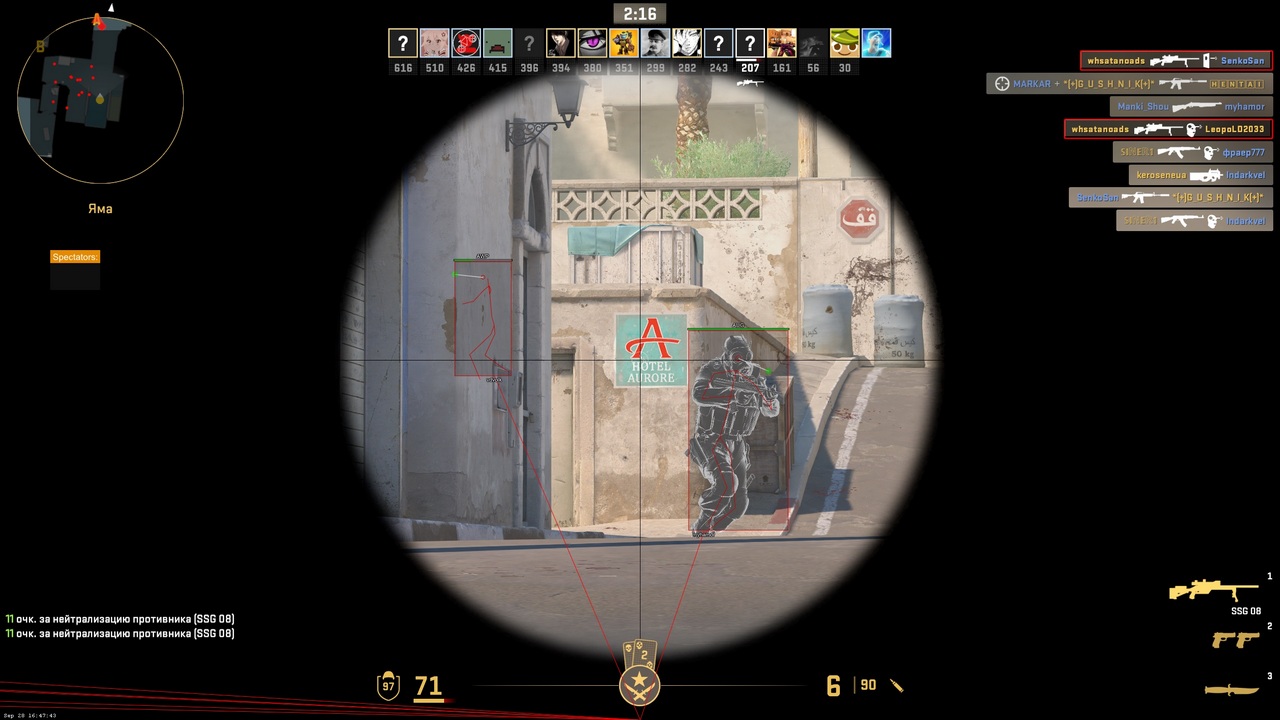The height and width of the screenshot is (720, 1280).
Task: Click the rank star emblem at bottom center
Action: 639,685
